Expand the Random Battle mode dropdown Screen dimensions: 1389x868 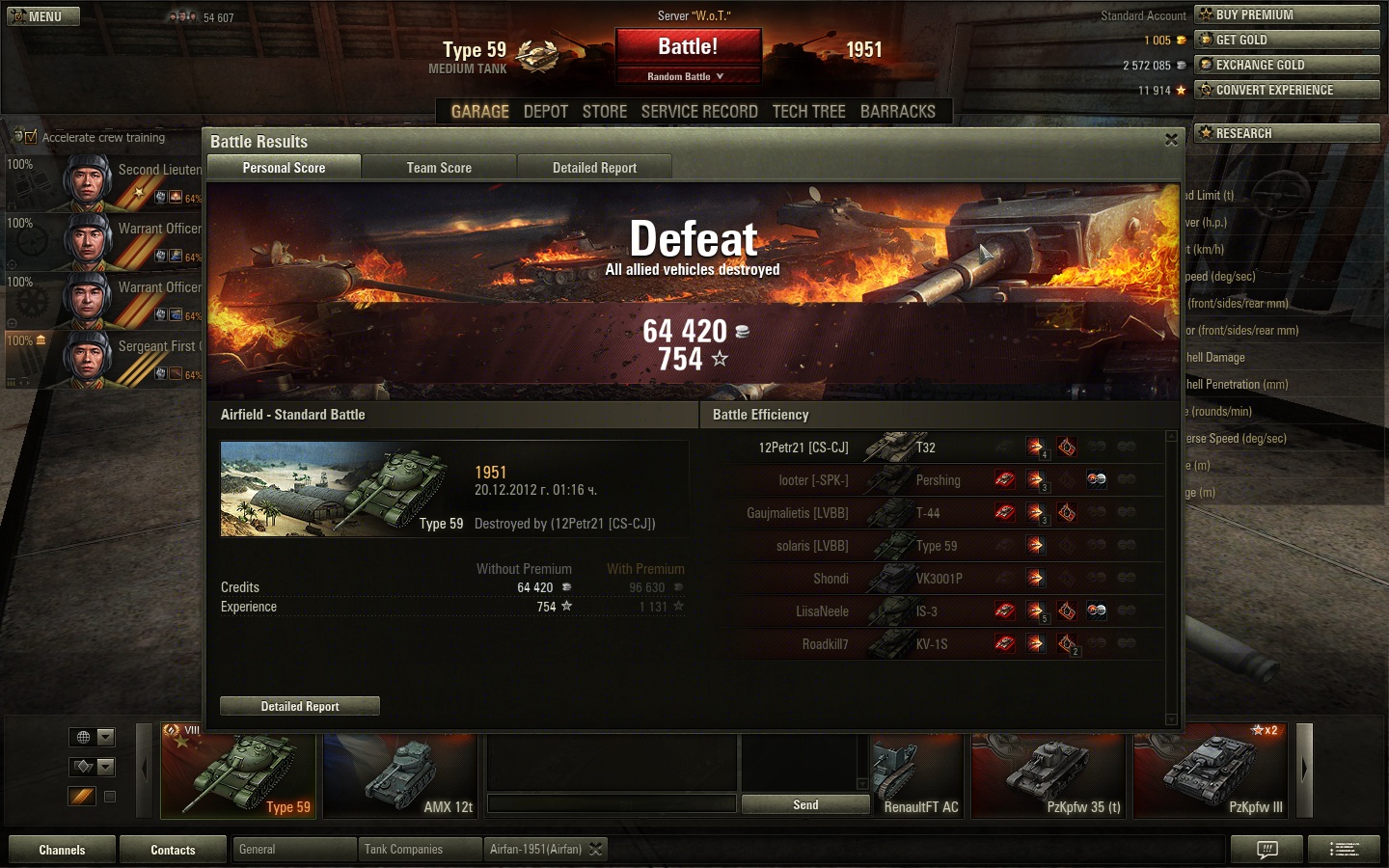pyautogui.click(x=687, y=76)
